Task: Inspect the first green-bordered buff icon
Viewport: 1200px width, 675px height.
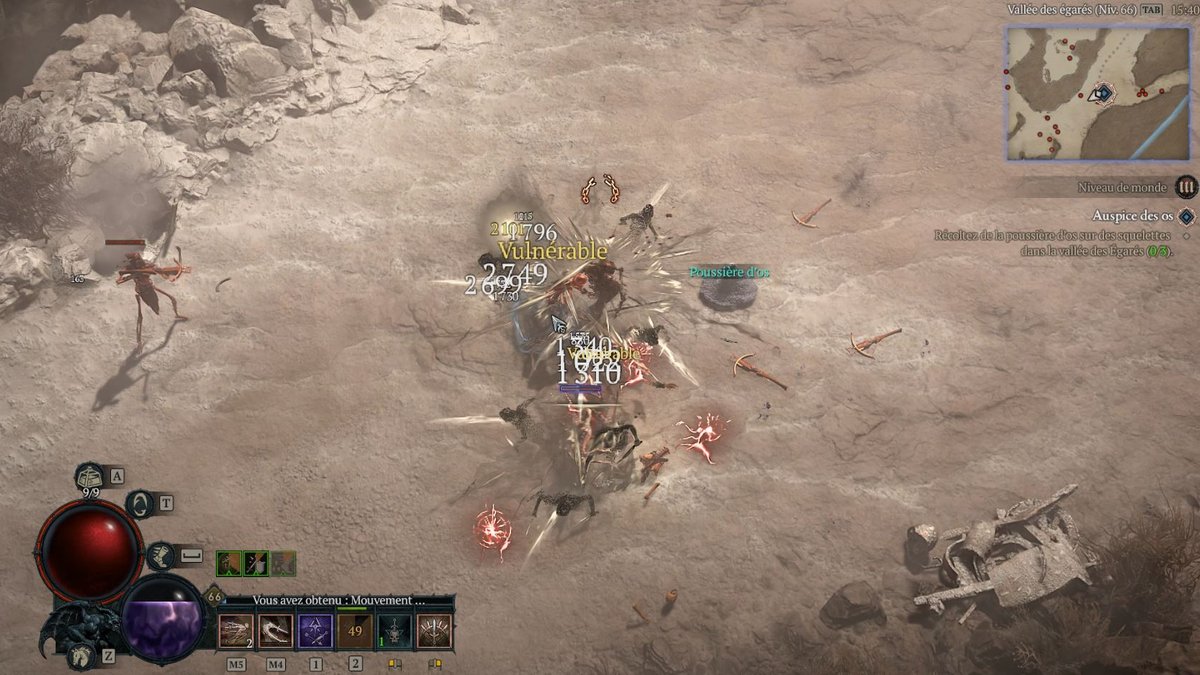Action: 229,564
